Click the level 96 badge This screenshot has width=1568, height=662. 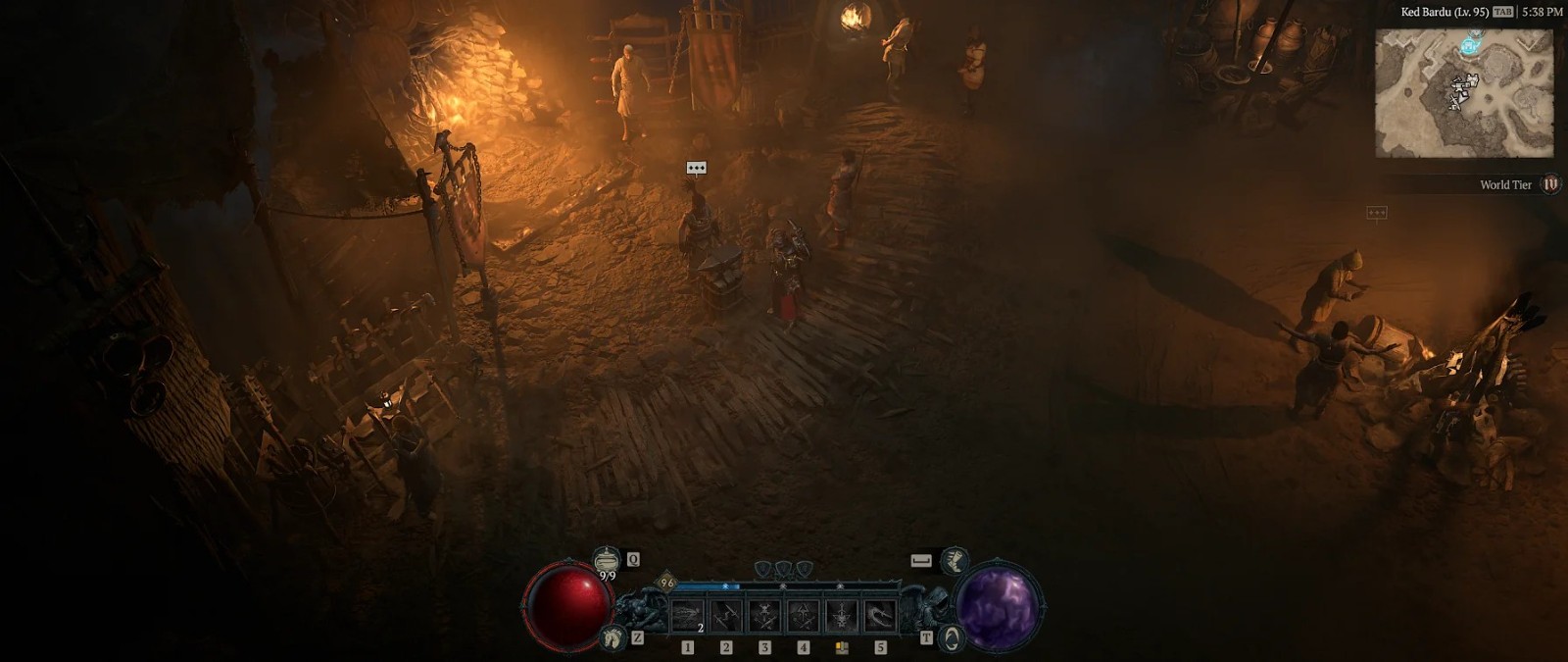coord(667,583)
